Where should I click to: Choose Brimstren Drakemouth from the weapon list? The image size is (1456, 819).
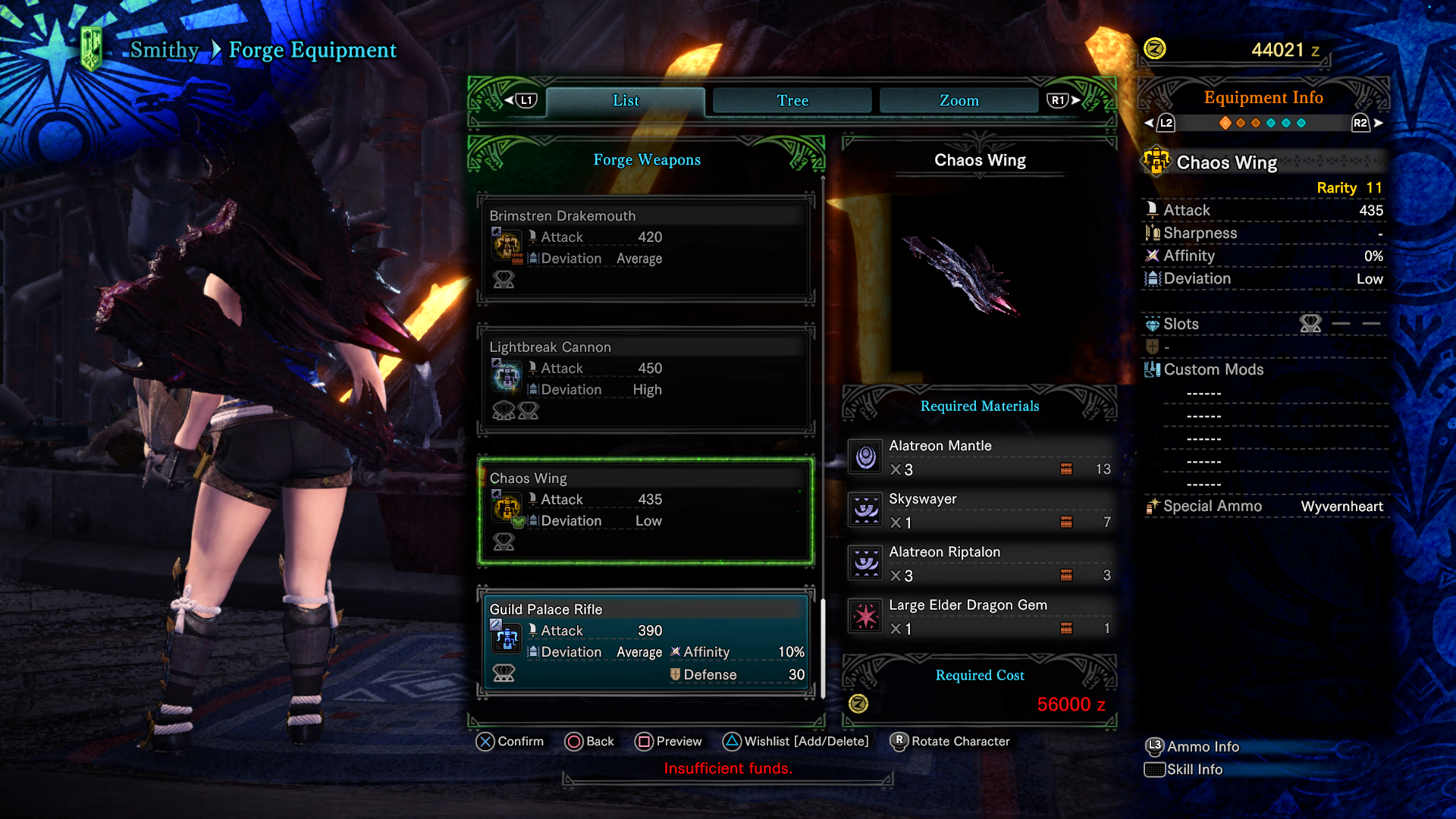646,248
